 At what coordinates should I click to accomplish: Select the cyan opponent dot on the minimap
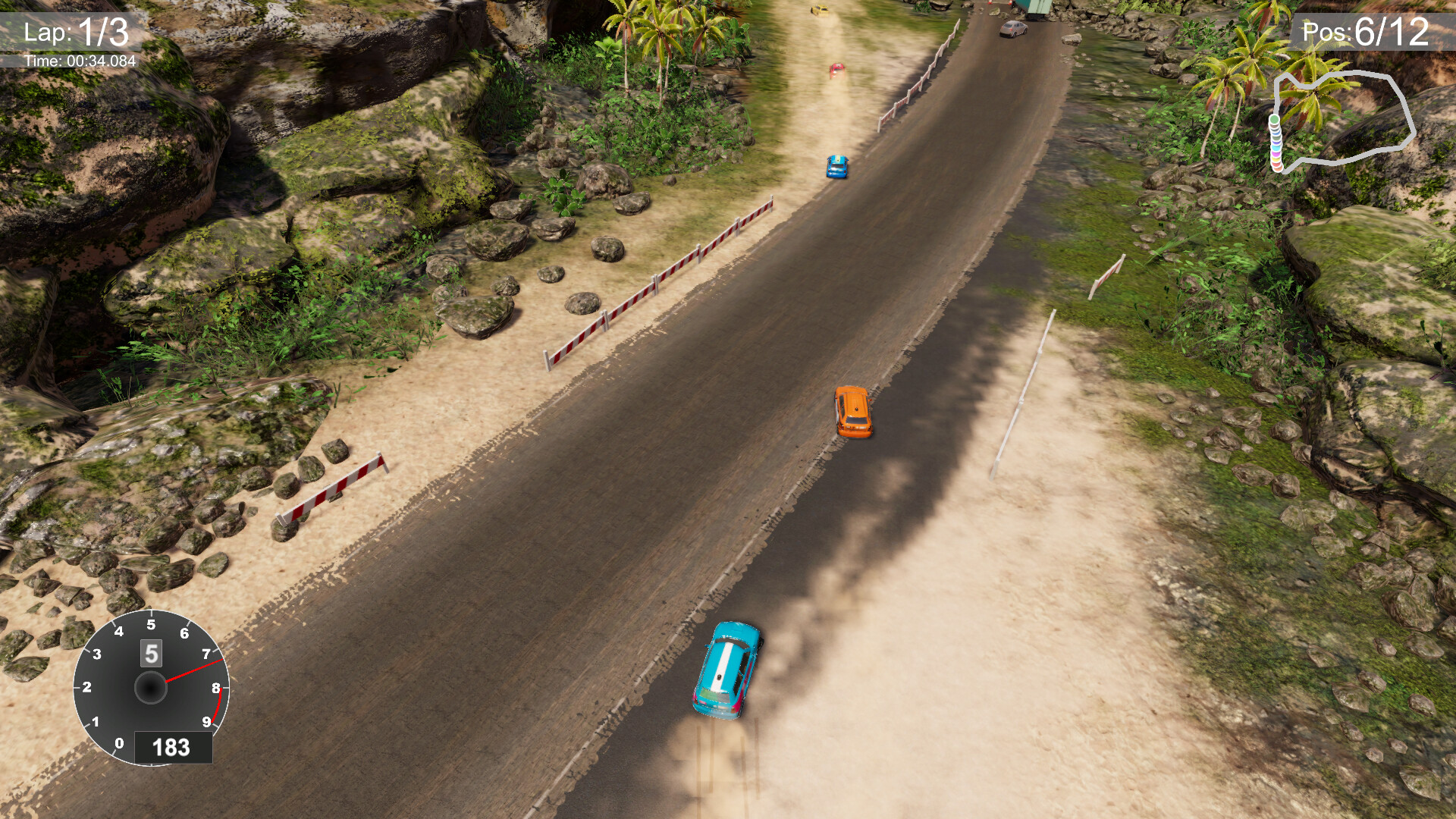click(x=1276, y=148)
